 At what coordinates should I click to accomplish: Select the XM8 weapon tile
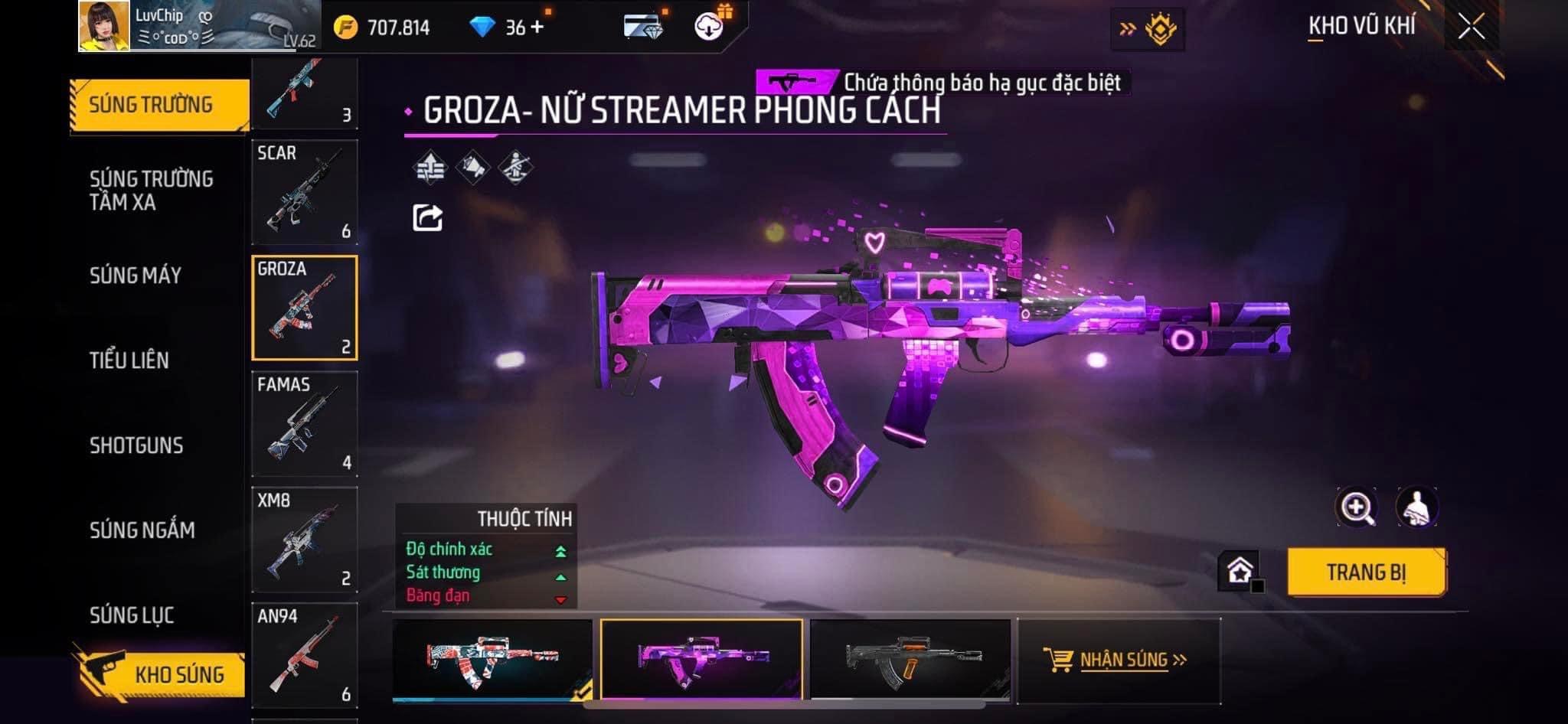[x=305, y=540]
